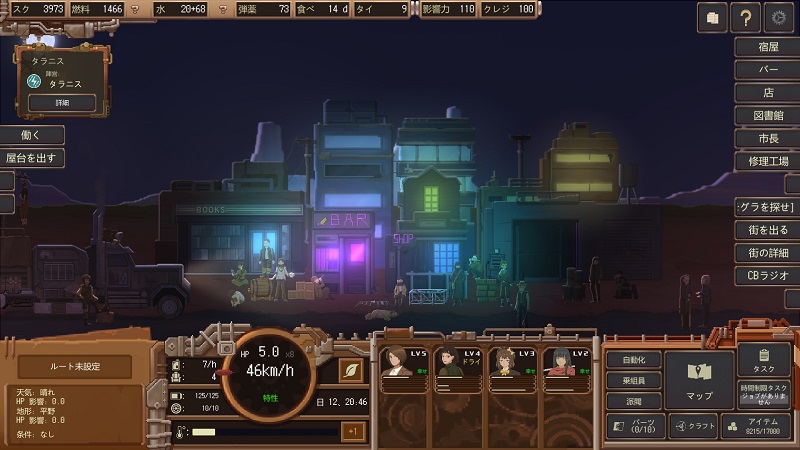Open the タスク task list

coord(764,360)
